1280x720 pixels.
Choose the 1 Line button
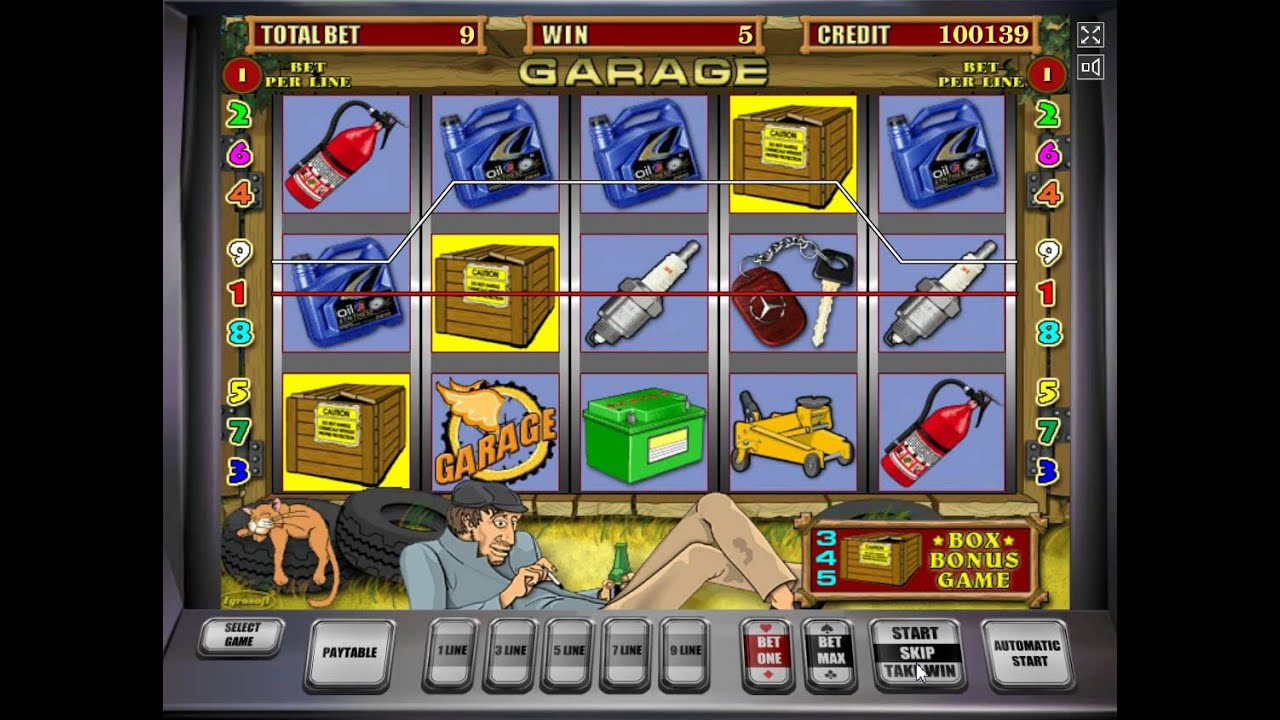pos(452,651)
